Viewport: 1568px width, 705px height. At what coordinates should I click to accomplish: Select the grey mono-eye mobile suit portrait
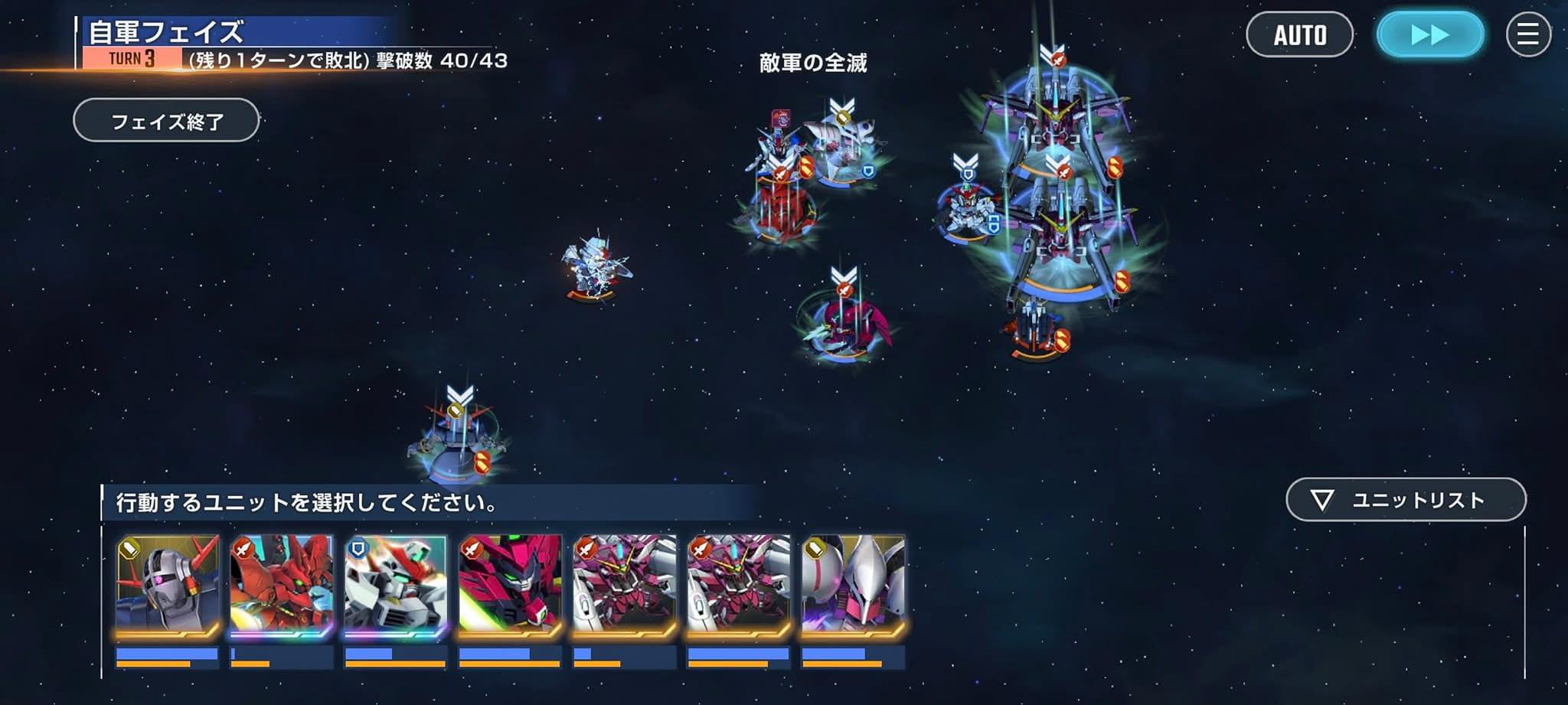168,586
